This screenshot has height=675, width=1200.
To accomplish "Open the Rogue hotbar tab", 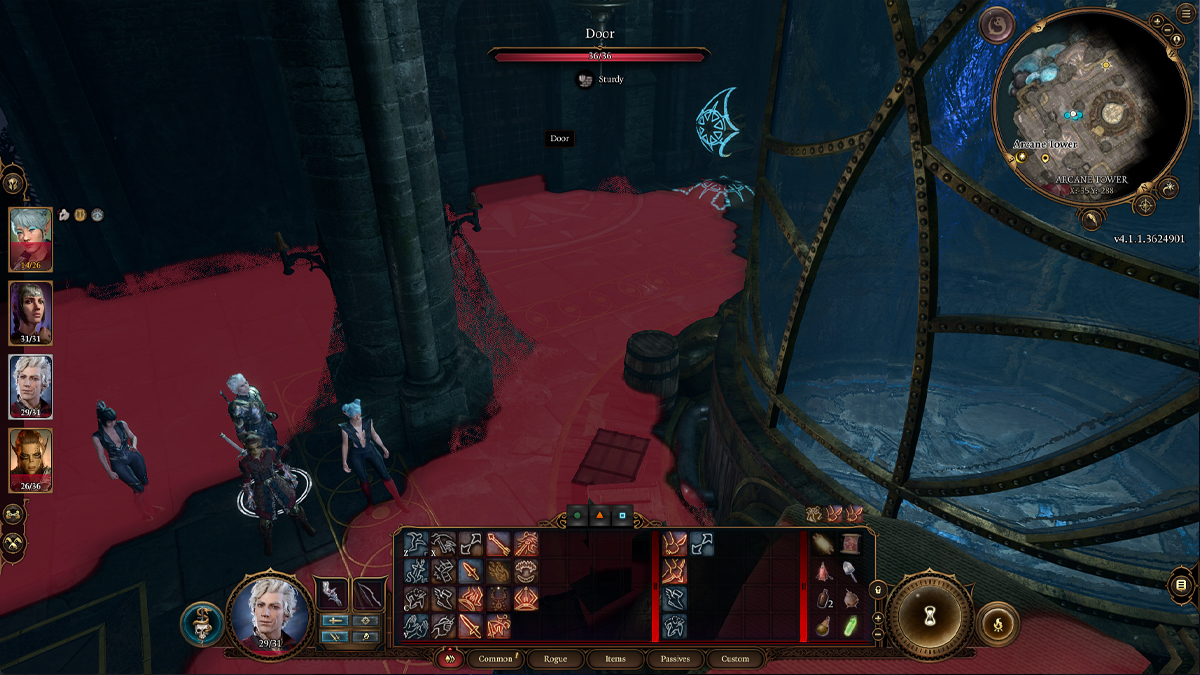I will point(555,659).
